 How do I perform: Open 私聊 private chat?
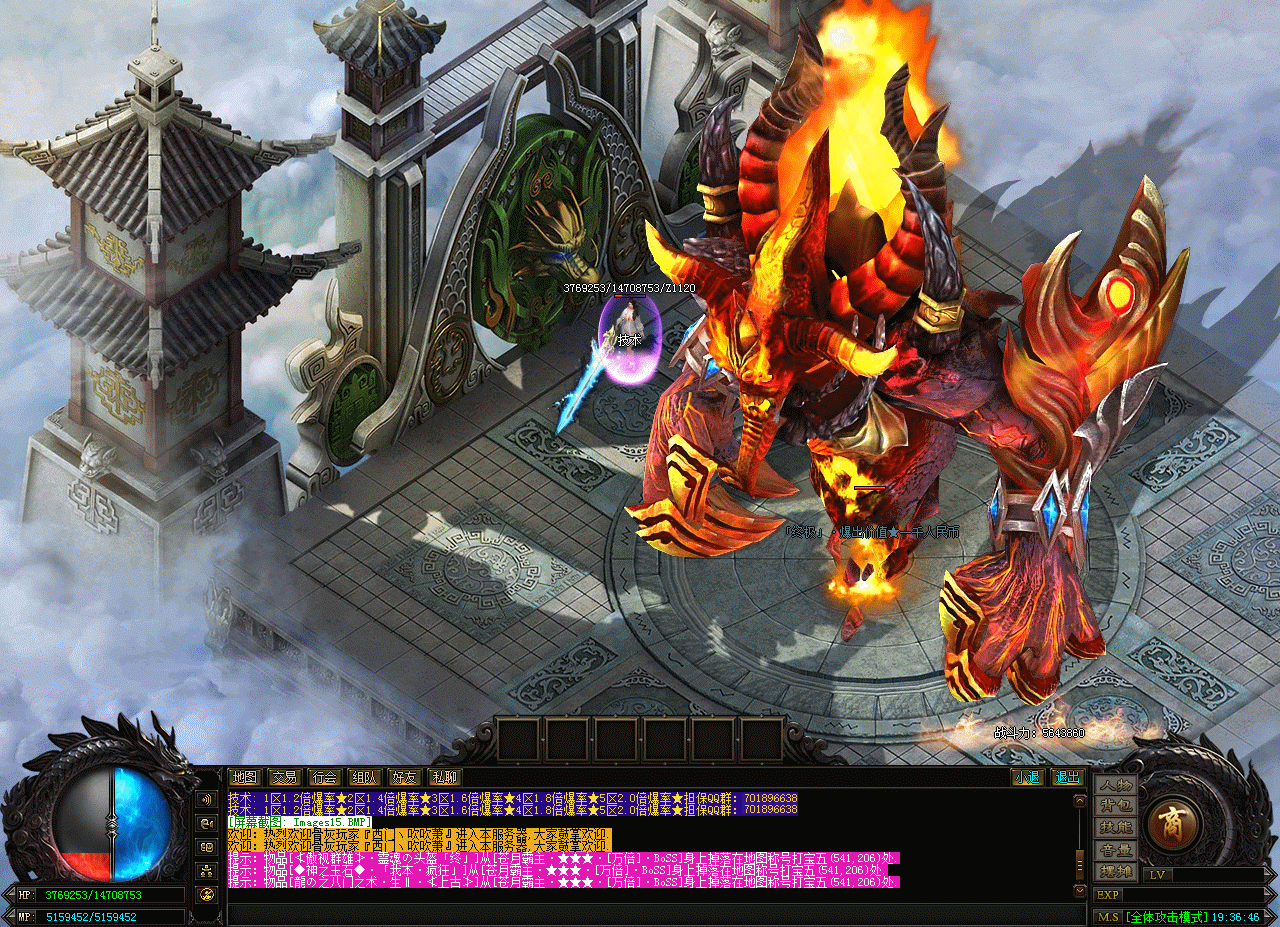click(444, 777)
